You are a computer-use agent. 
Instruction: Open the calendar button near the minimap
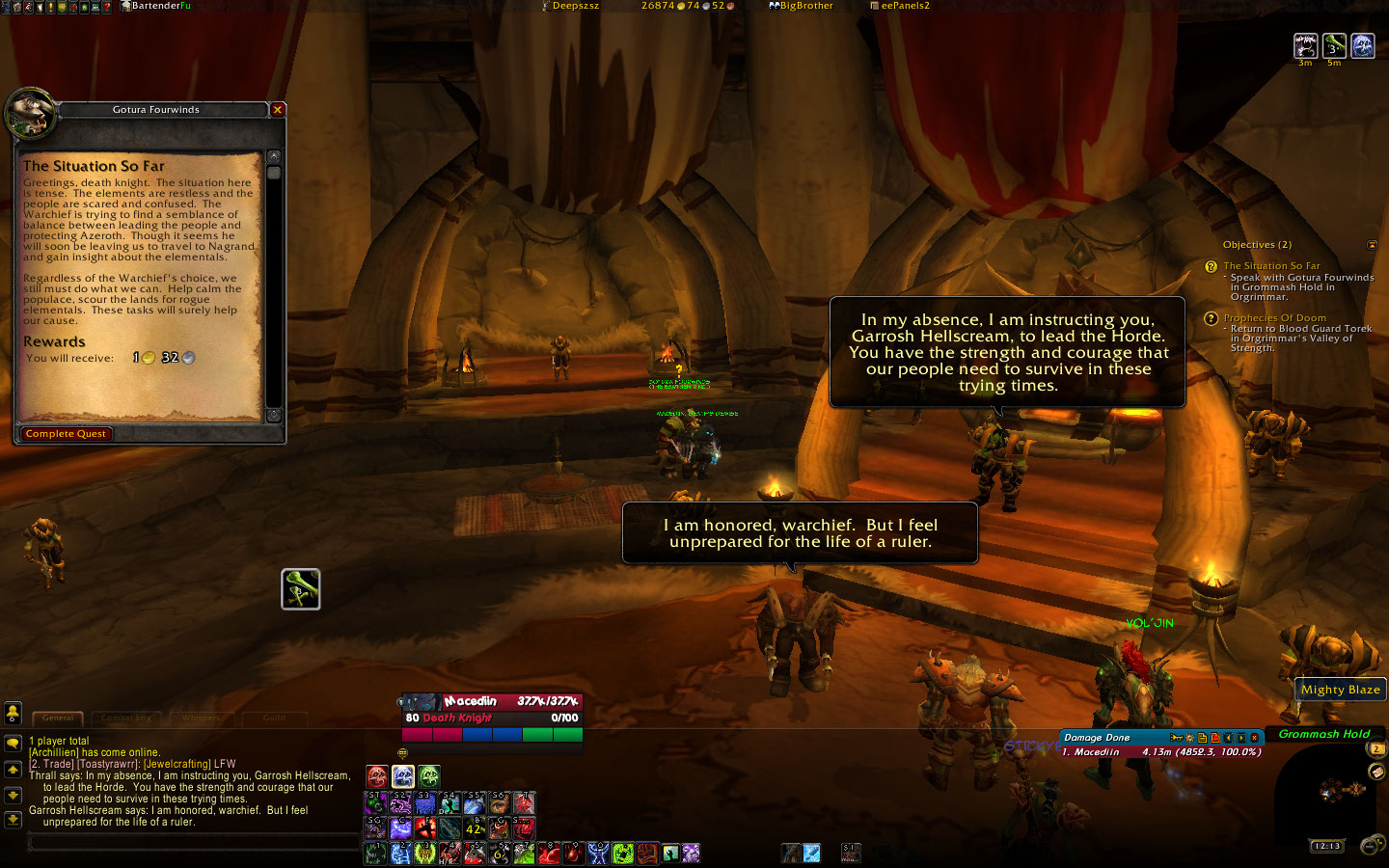point(1376,749)
